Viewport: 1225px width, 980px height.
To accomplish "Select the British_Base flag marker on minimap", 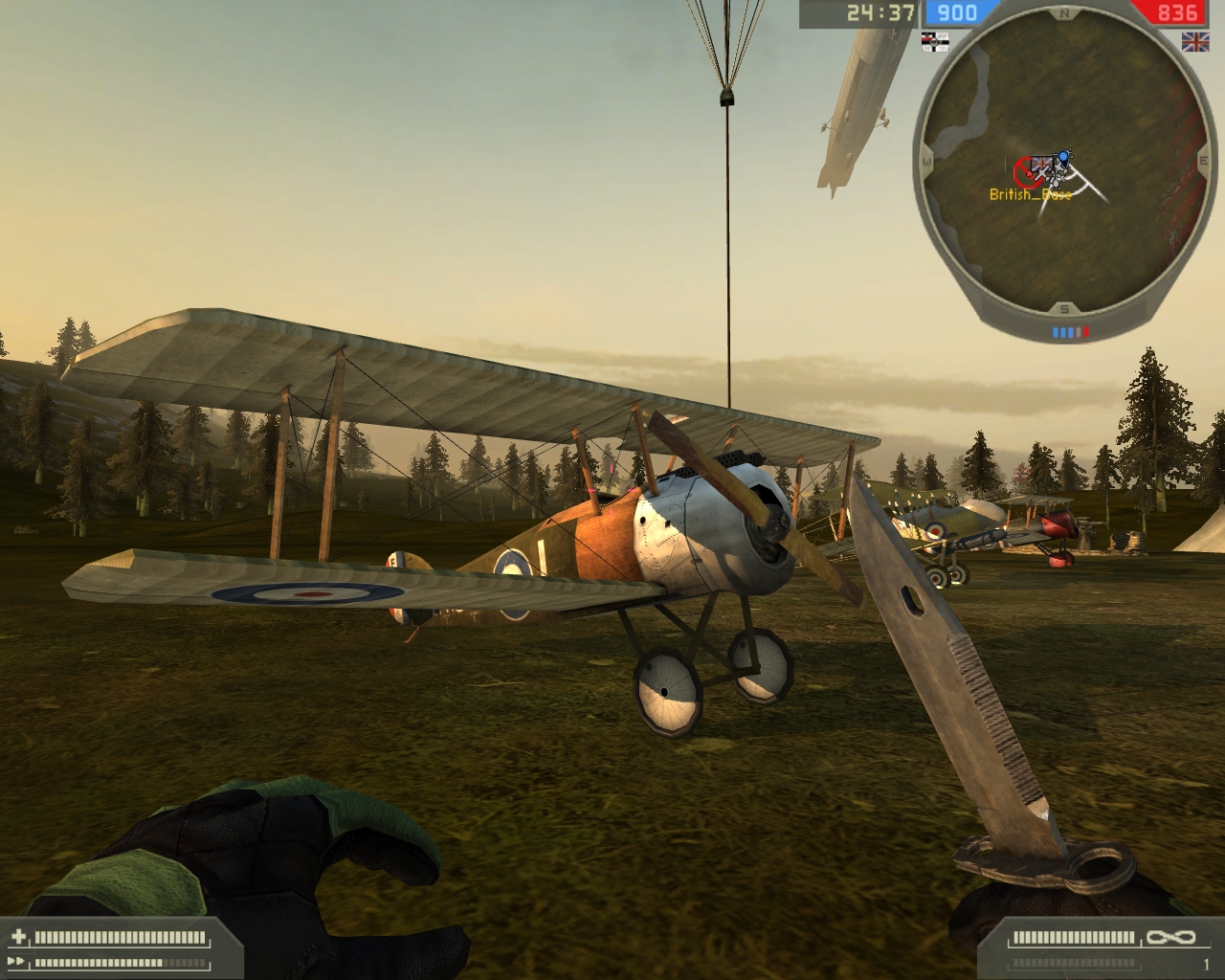I will tap(1041, 168).
